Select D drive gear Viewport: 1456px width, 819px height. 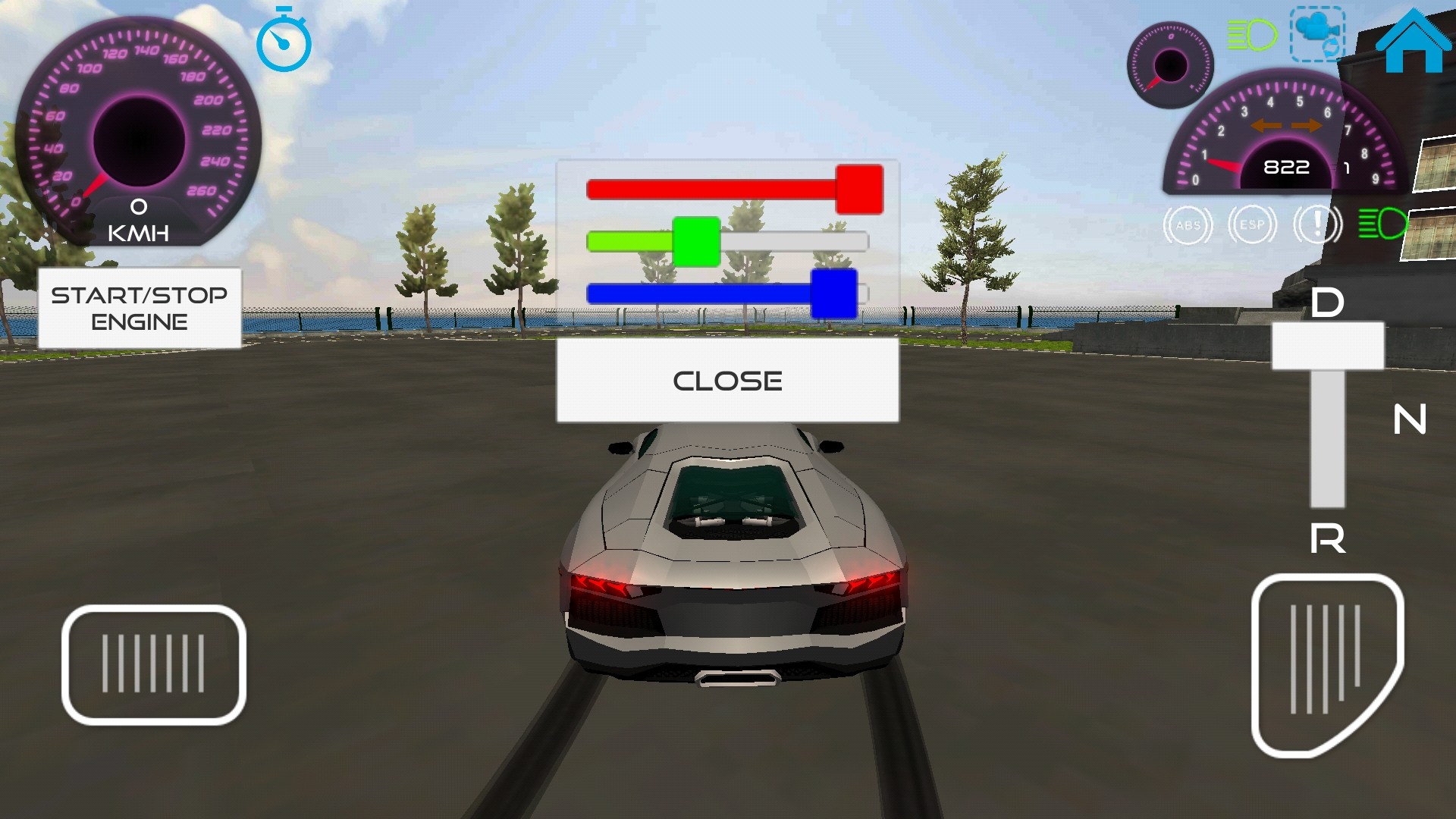1327,303
